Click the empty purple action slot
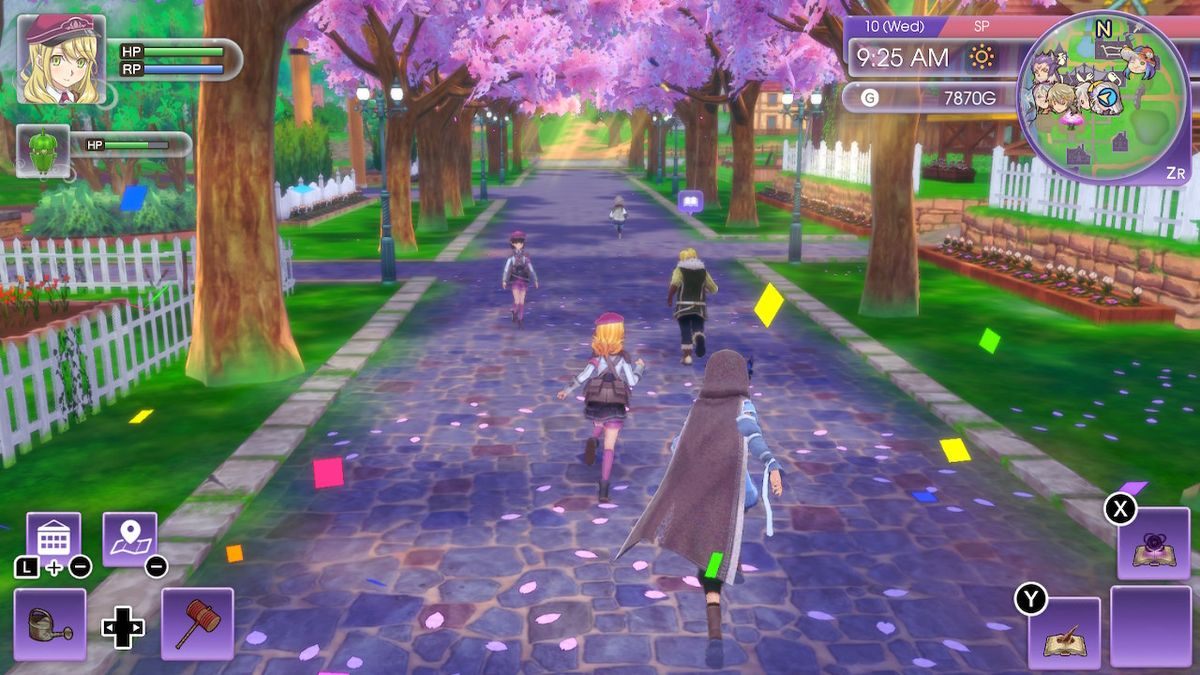 pyautogui.click(x=1151, y=626)
